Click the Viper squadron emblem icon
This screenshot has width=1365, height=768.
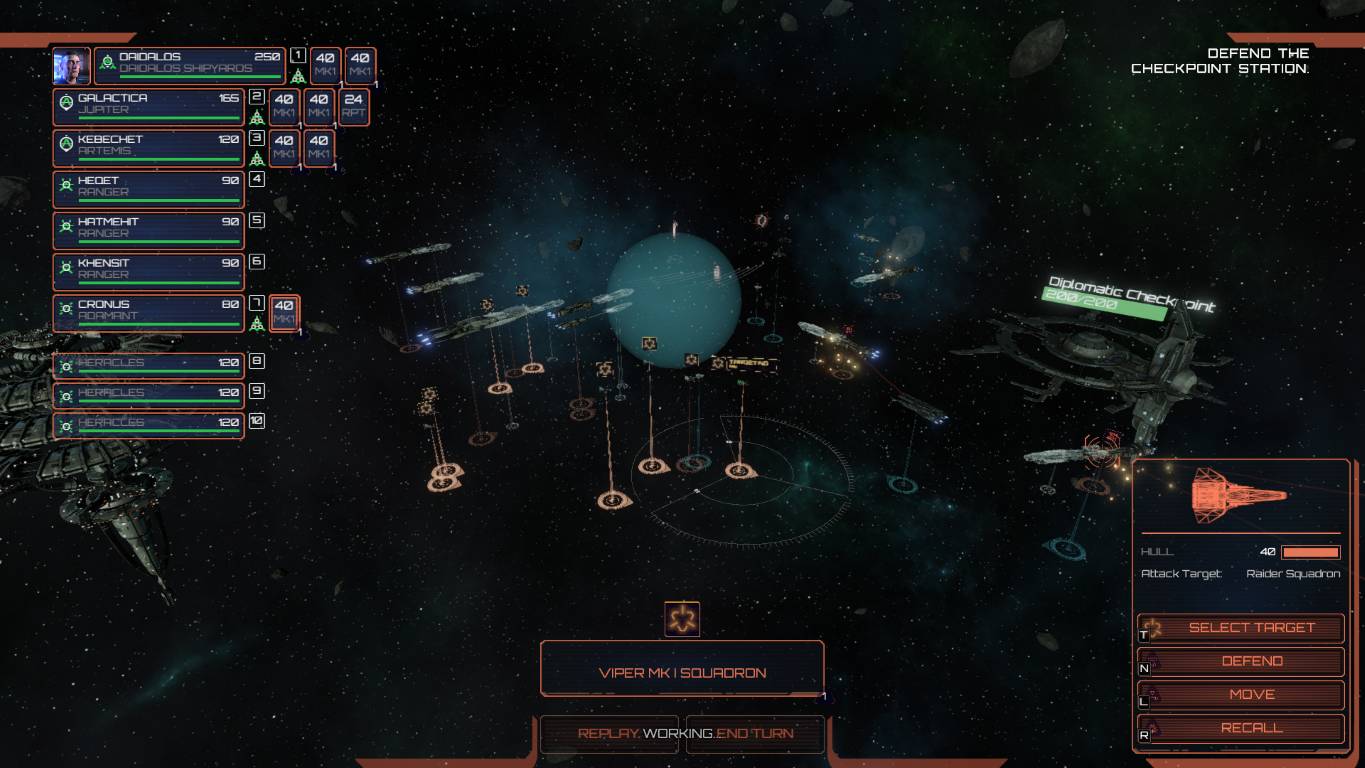tap(682, 620)
